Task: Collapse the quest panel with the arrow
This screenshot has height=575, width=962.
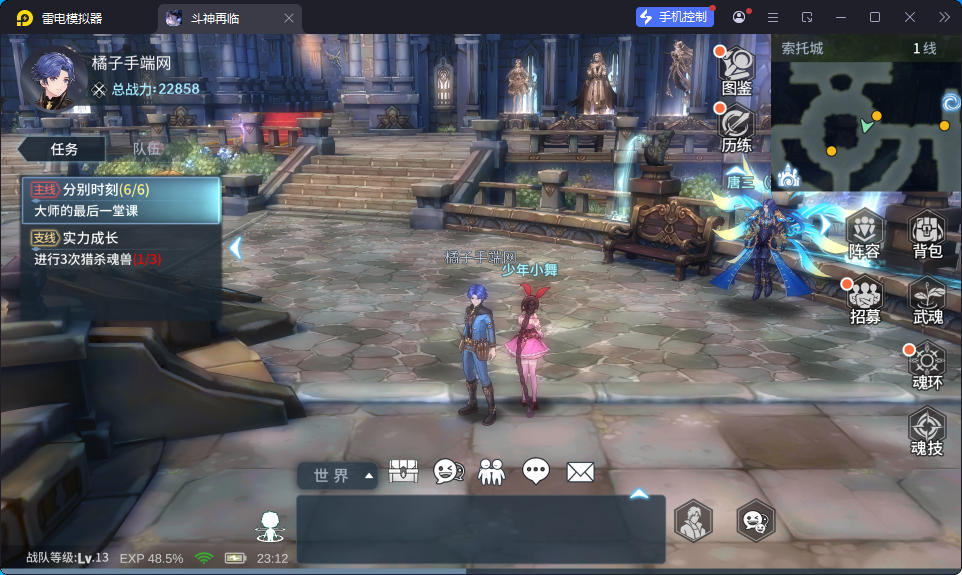Action: [x=236, y=247]
